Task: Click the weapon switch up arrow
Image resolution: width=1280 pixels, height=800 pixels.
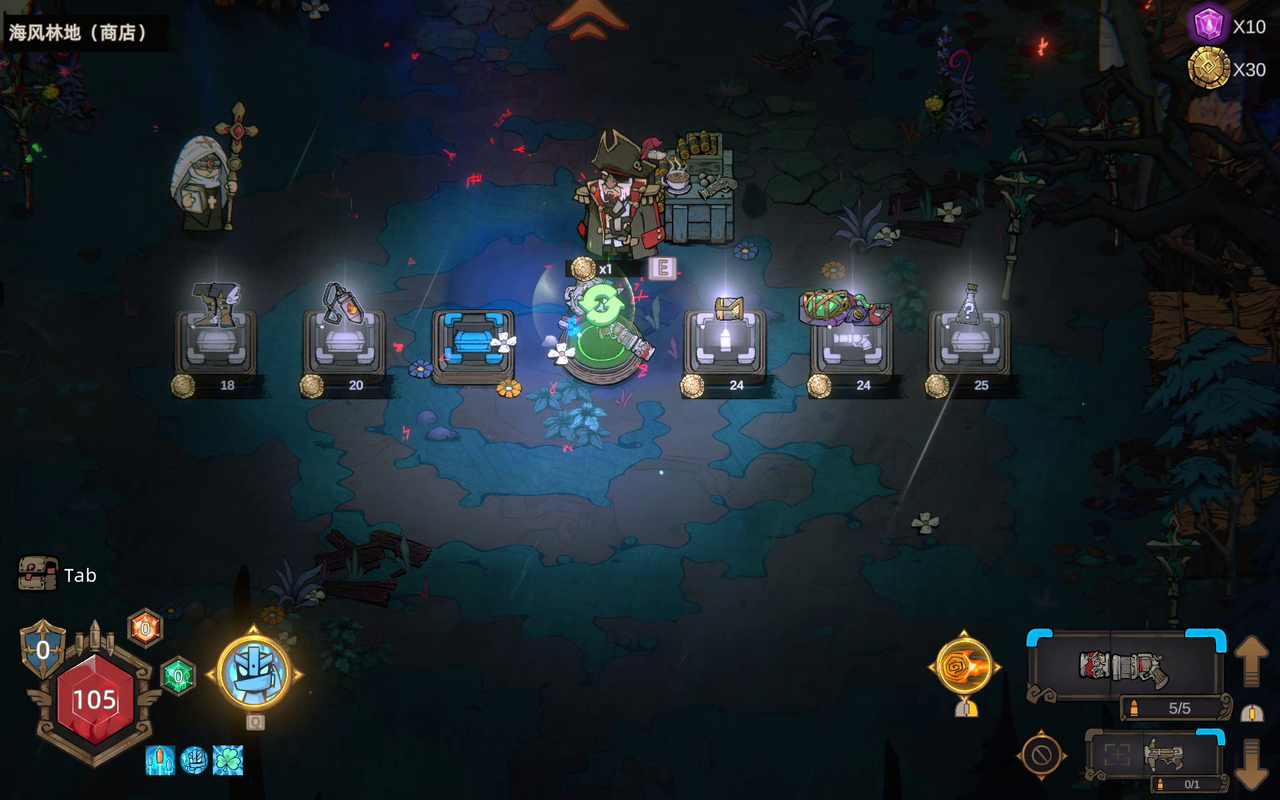Action: pos(1251,661)
